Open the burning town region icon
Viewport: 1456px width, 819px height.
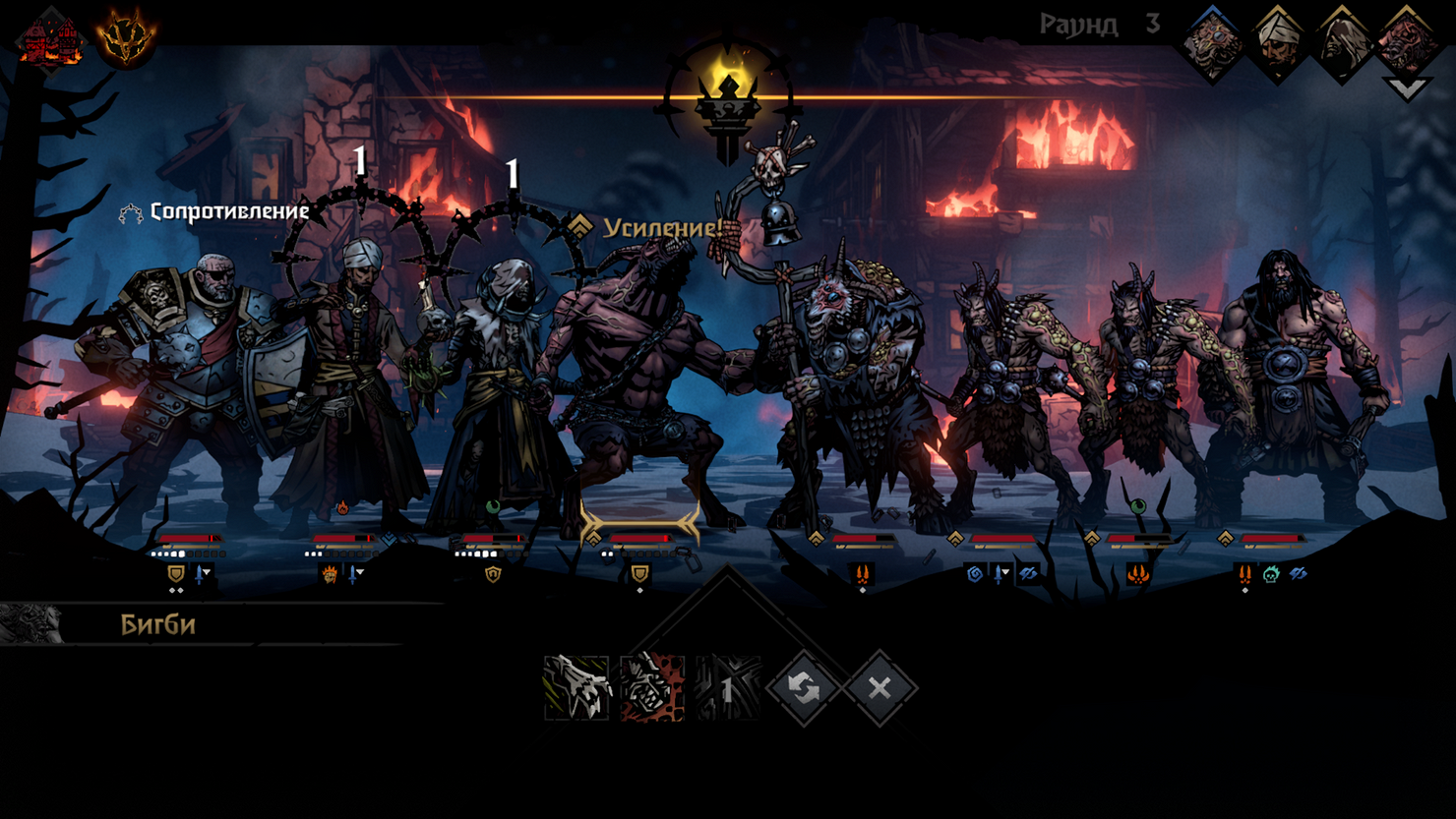[x=50, y=39]
